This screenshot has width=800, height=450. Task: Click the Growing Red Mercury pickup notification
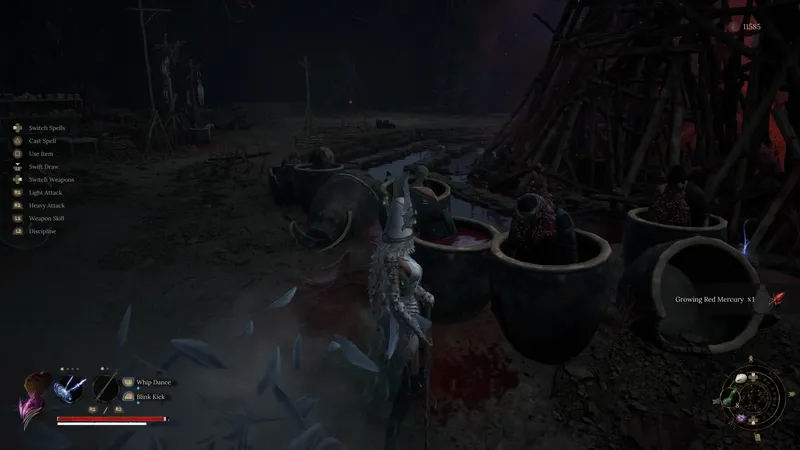pyautogui.click(x=714, y=299)
